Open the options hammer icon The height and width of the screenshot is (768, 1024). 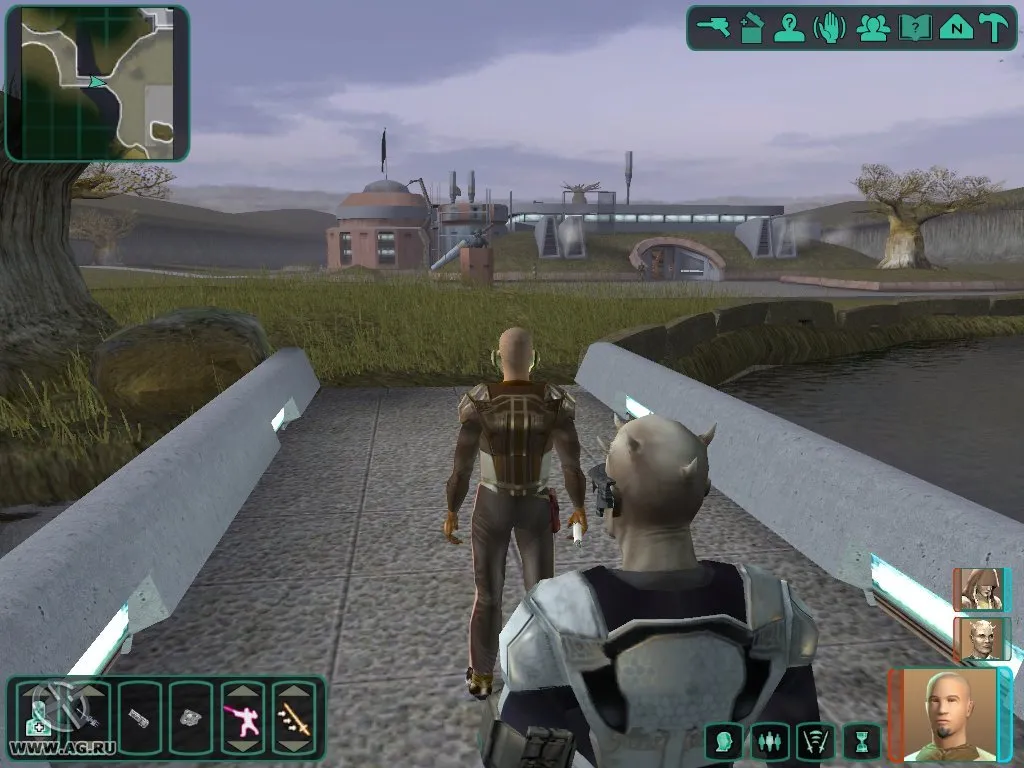pyautogui.click(x=994, y=27)
